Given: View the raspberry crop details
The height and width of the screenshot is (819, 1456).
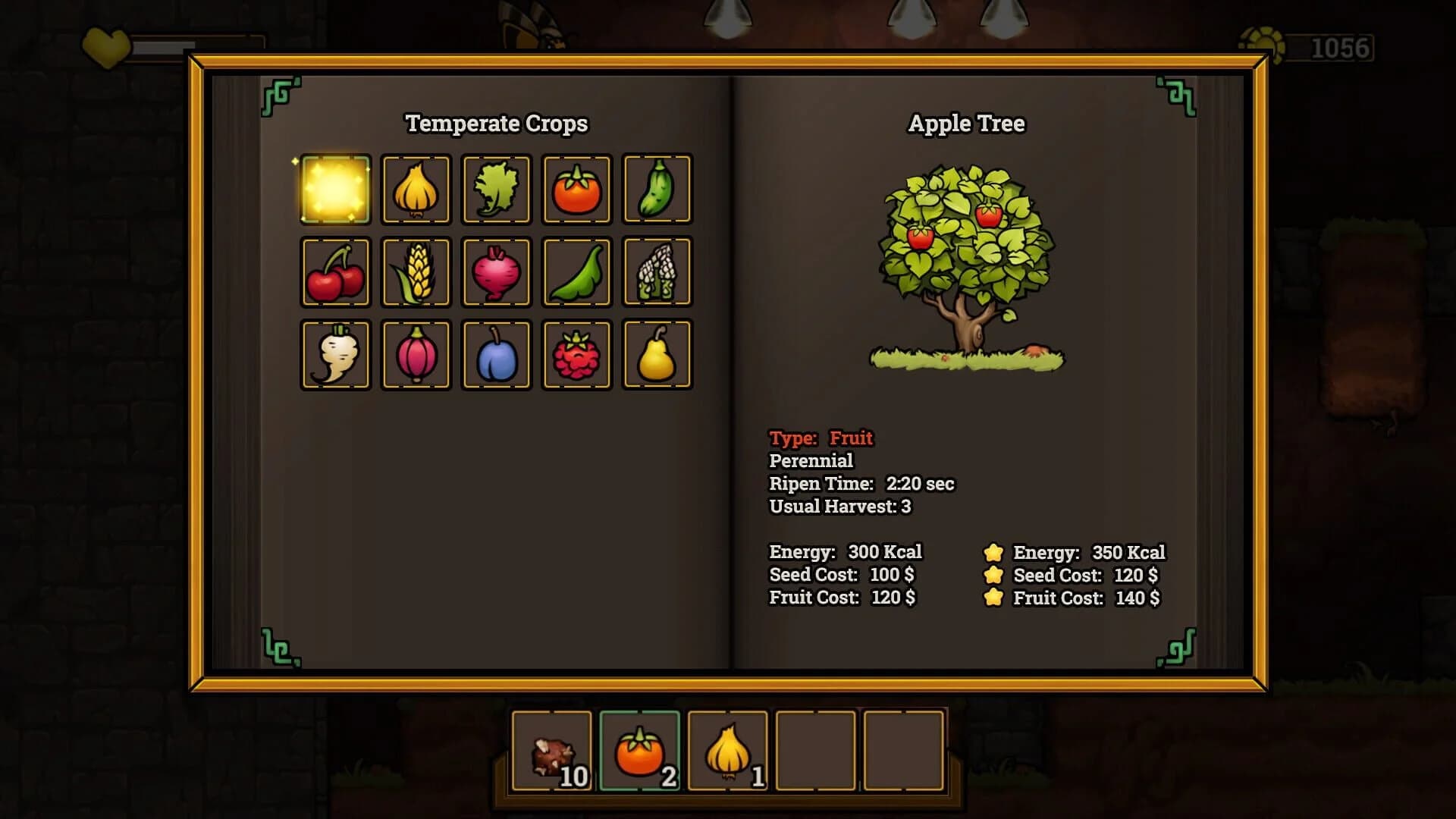Looking at the screenshot, I should [577, 354].
